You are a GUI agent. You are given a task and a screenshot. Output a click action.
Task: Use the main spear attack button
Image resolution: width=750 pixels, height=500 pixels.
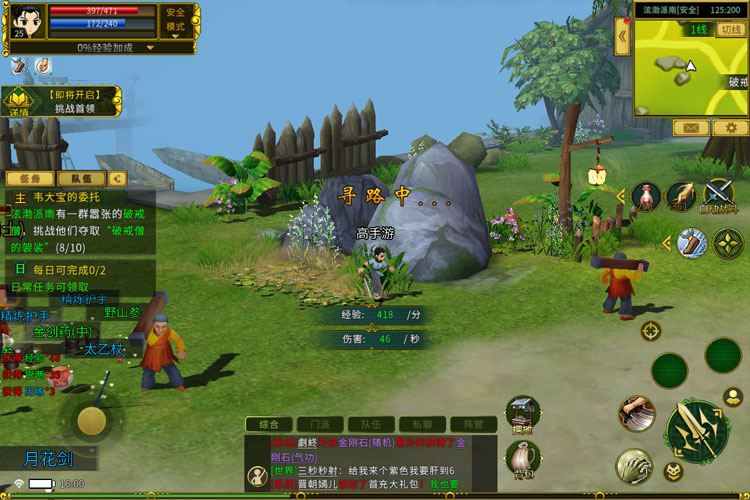point(697,428)
